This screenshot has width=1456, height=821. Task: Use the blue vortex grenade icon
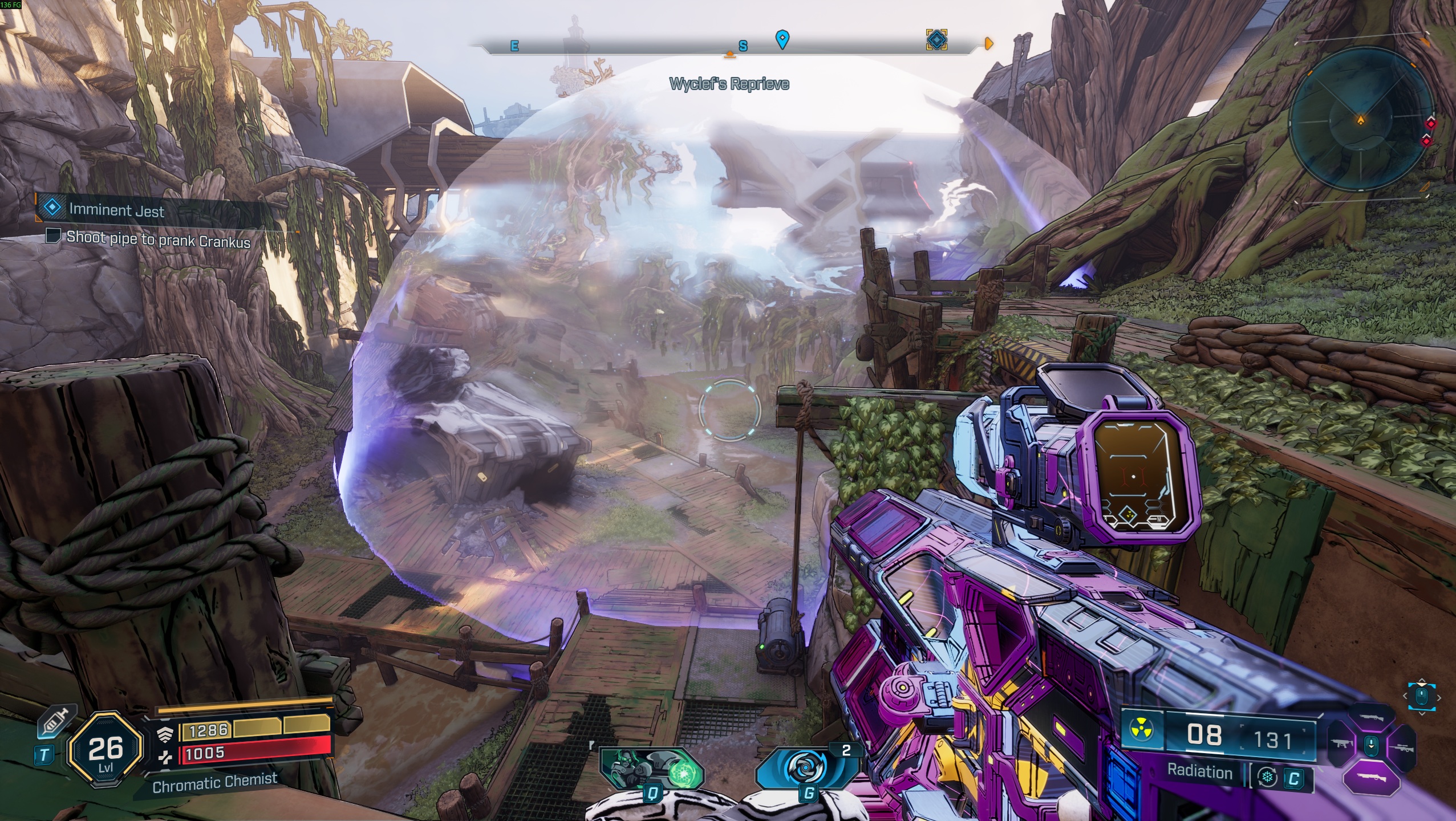pyautogui.click(x=808, y=767)
